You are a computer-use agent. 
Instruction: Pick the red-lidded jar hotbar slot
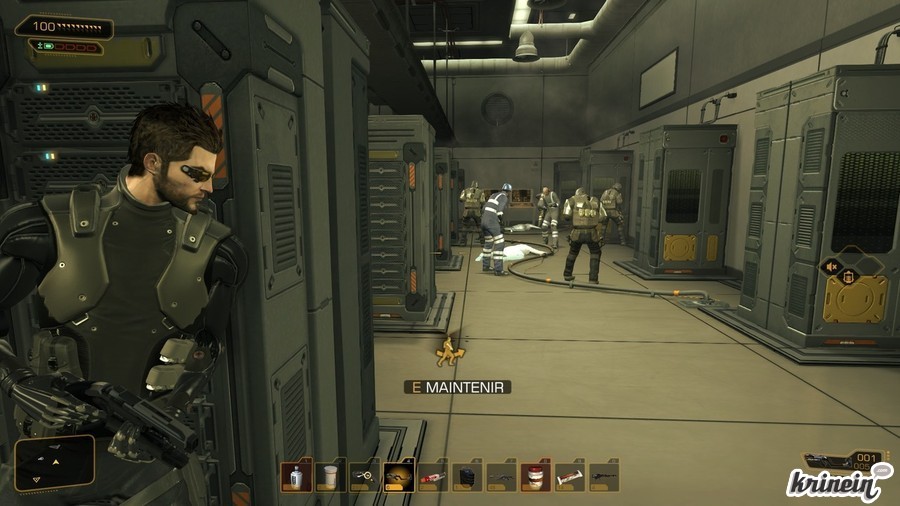(x=535, y=476)
